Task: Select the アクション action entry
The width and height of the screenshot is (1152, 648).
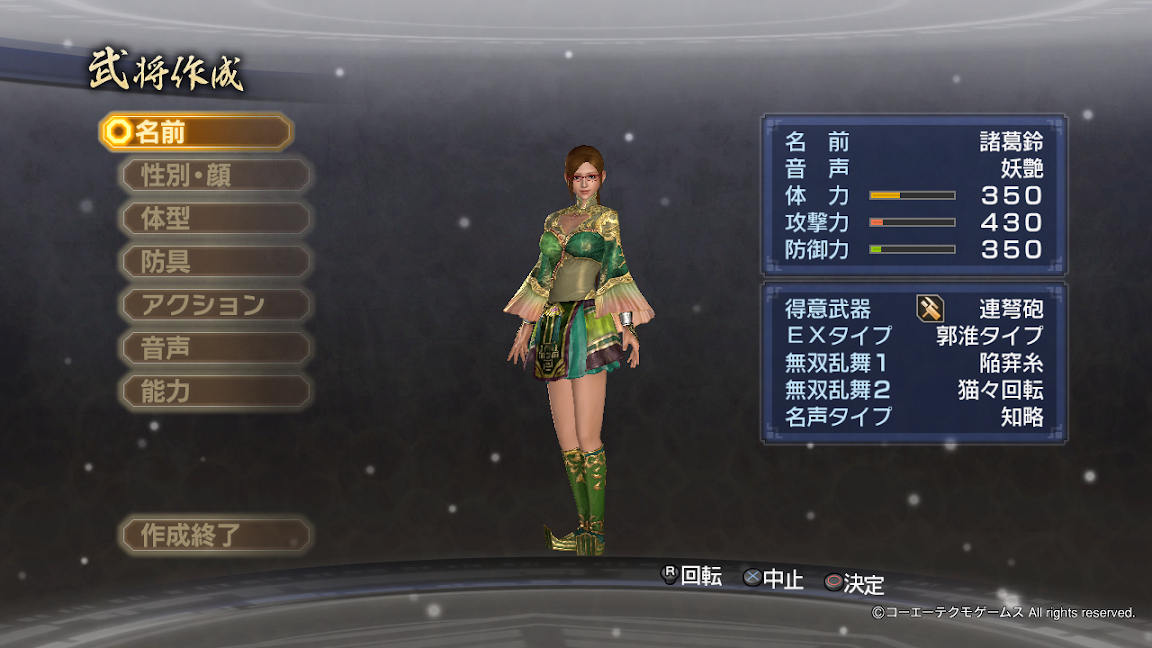Action: (215, 305)
